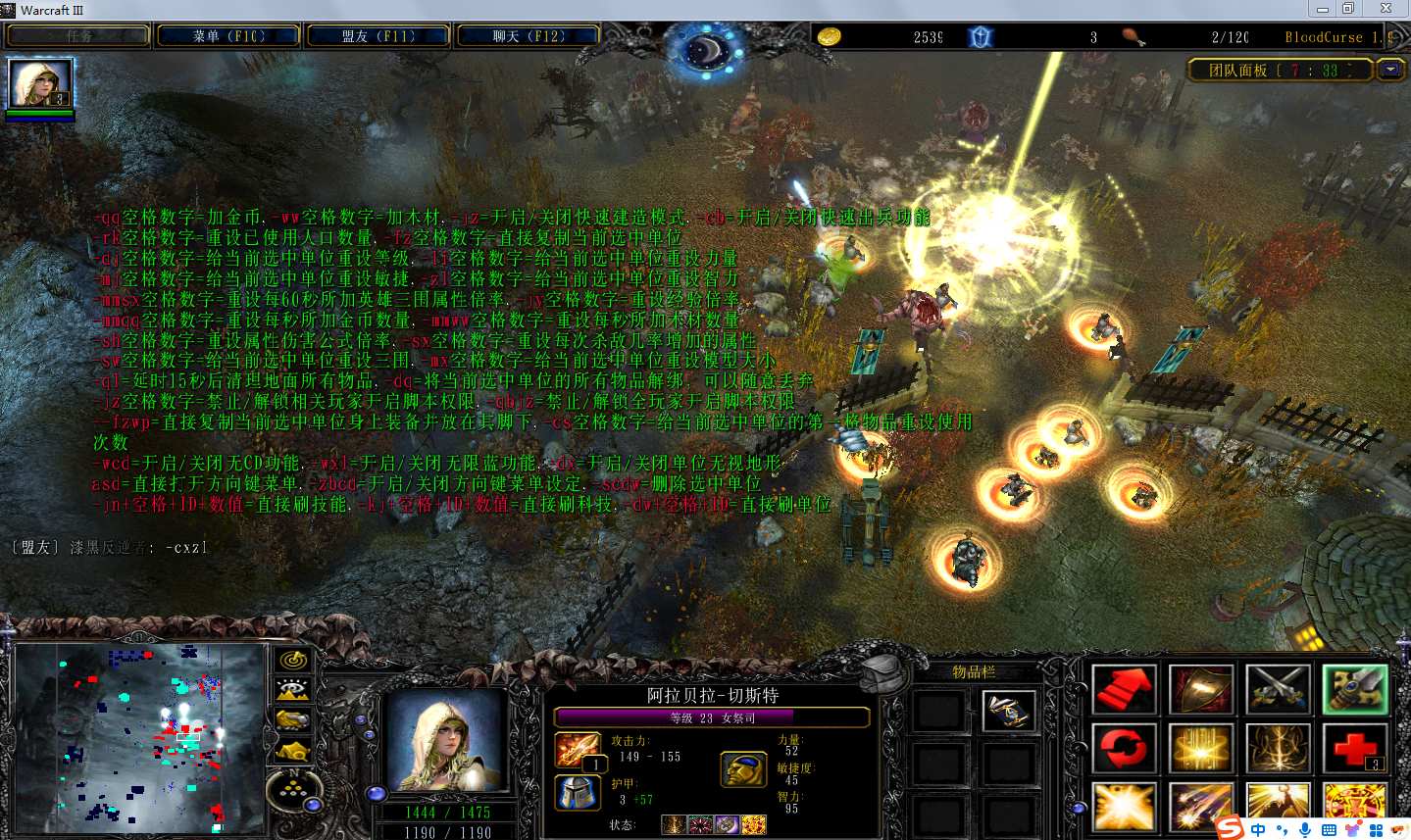
Task: Select the hero portrait icon at top-left
Action: (x=40, y=84)
